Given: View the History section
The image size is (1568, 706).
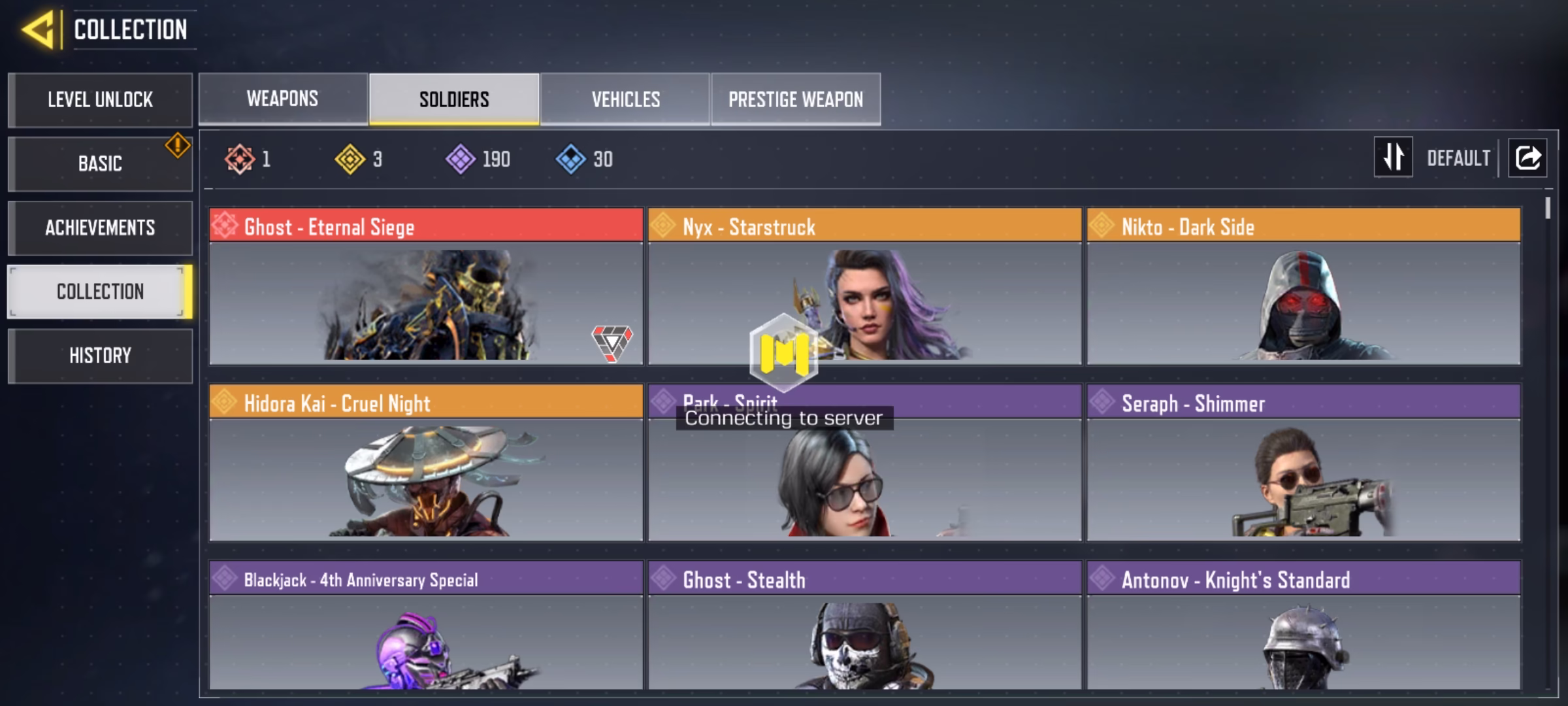Looking at the screenshot, I should click(100, 356).
